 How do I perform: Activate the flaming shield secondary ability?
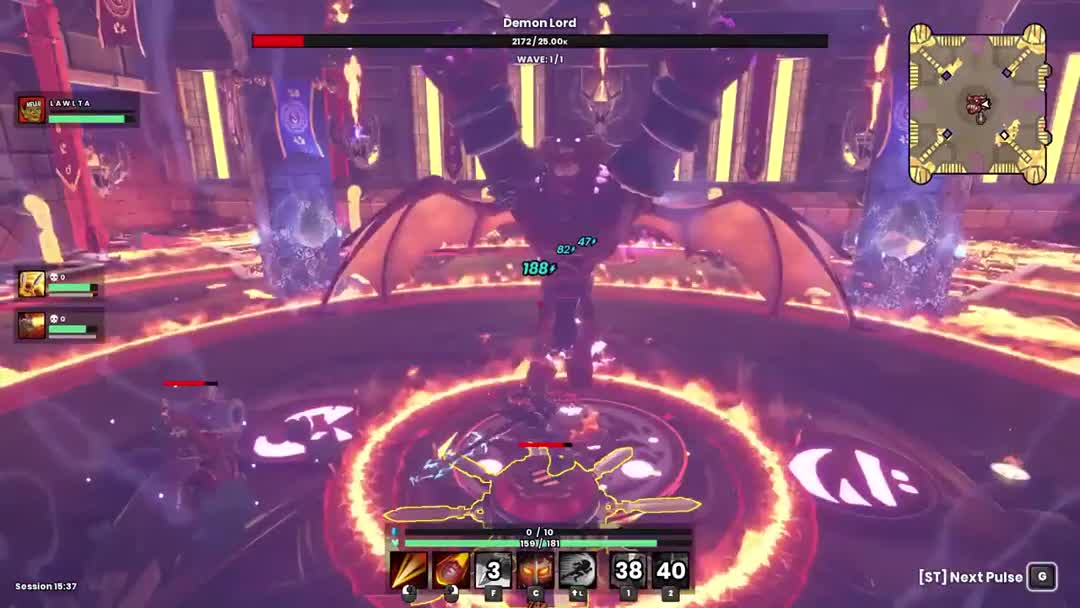(x=450, y=570)
